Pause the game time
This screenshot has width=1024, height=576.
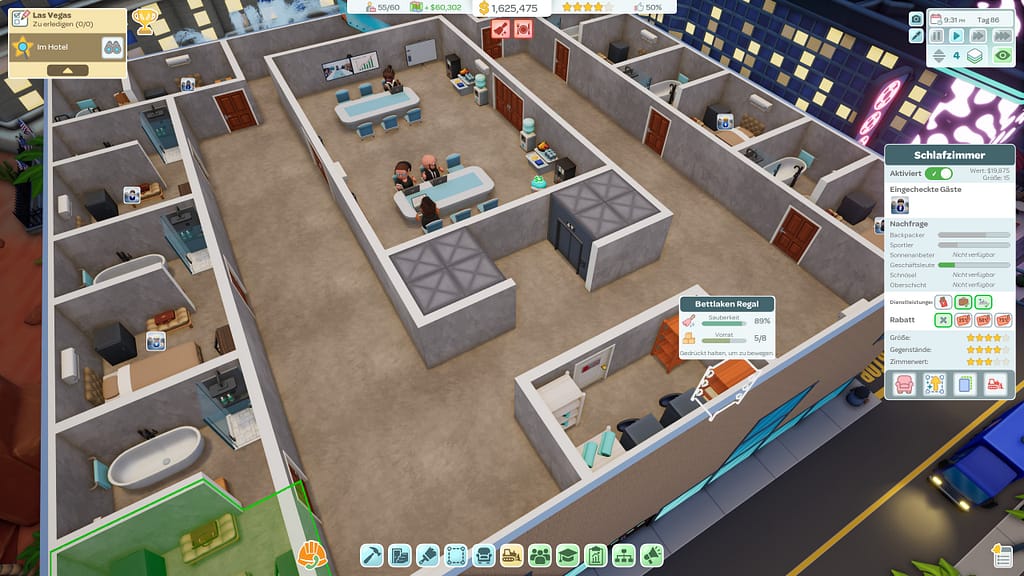tap(937, 36)
